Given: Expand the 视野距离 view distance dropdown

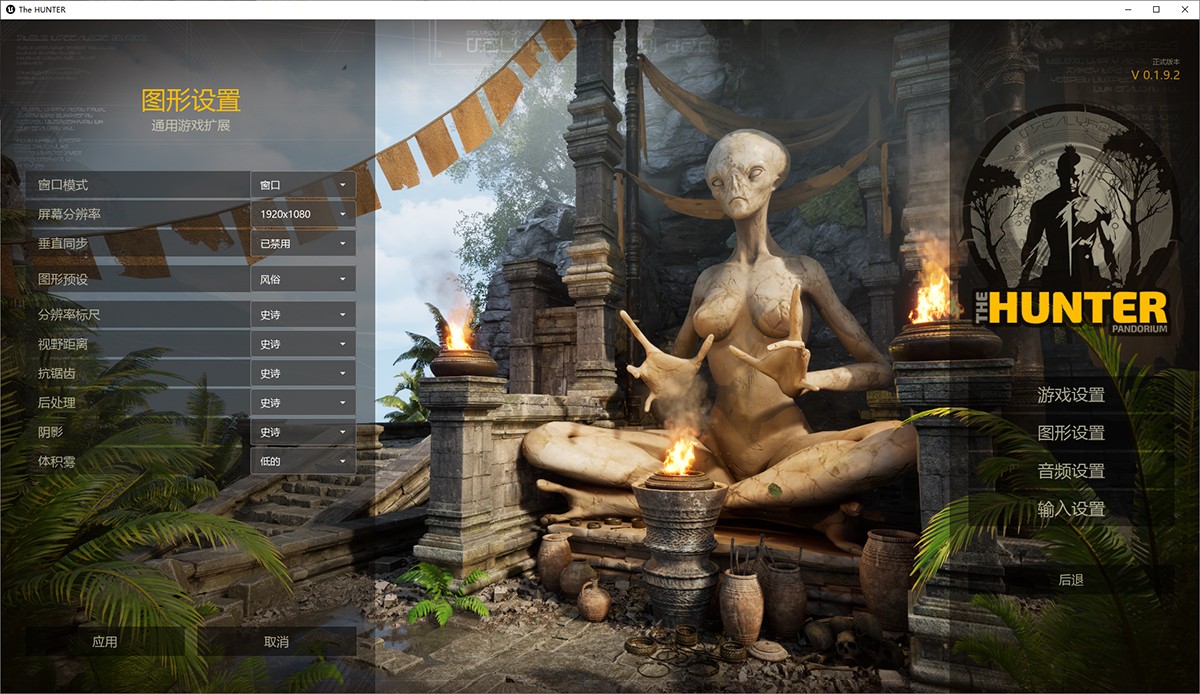Looking at the screenshot, I should 303,344.
